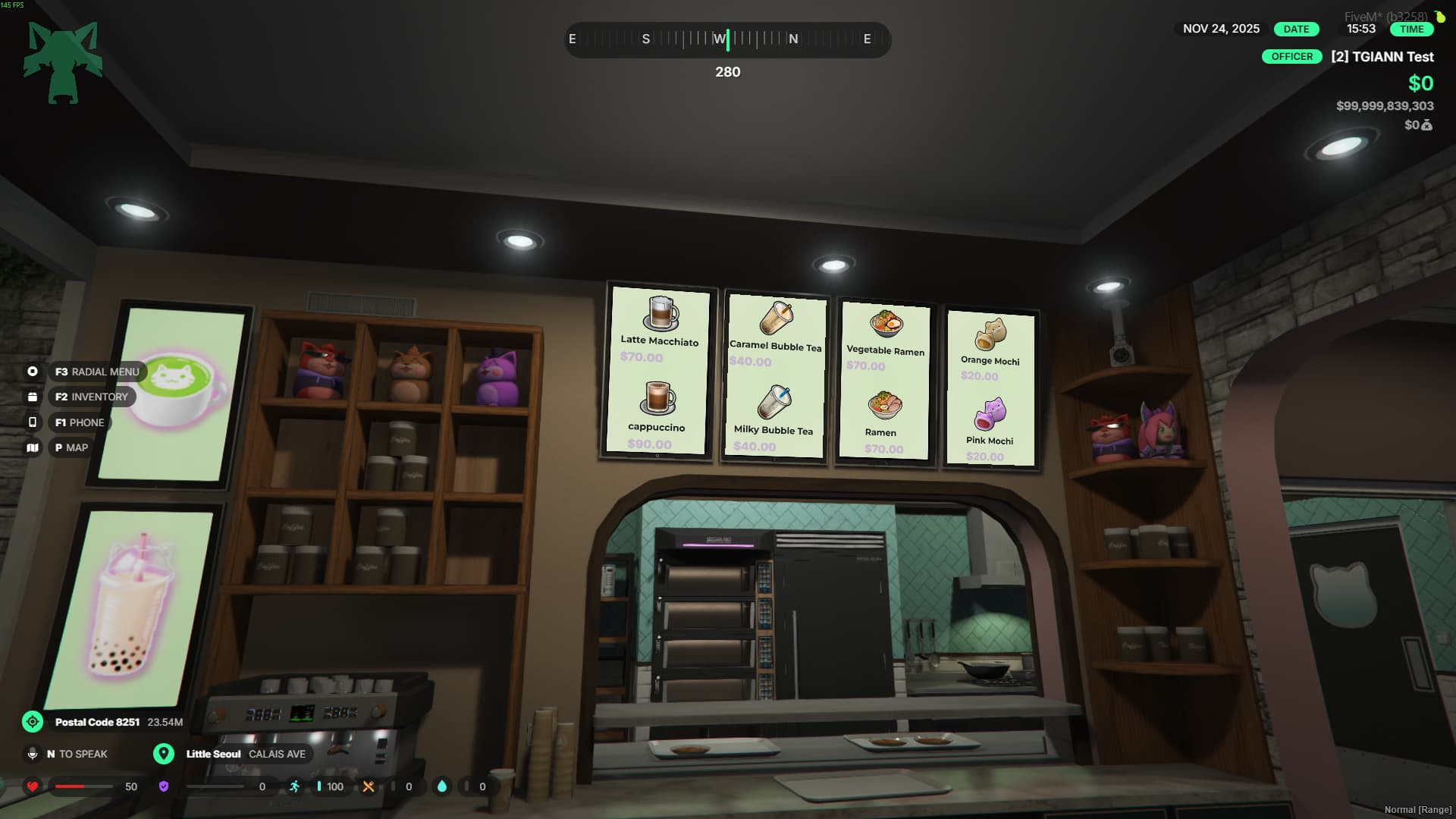
Task: Open the inventory using its briefcase icon
Action: (x=33, y=397)
